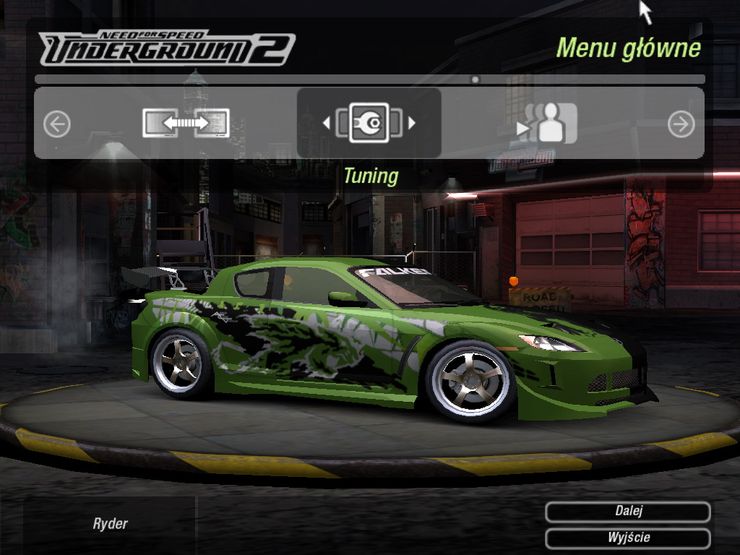Click the left arrow of the menu carousel

click(57, 124)
